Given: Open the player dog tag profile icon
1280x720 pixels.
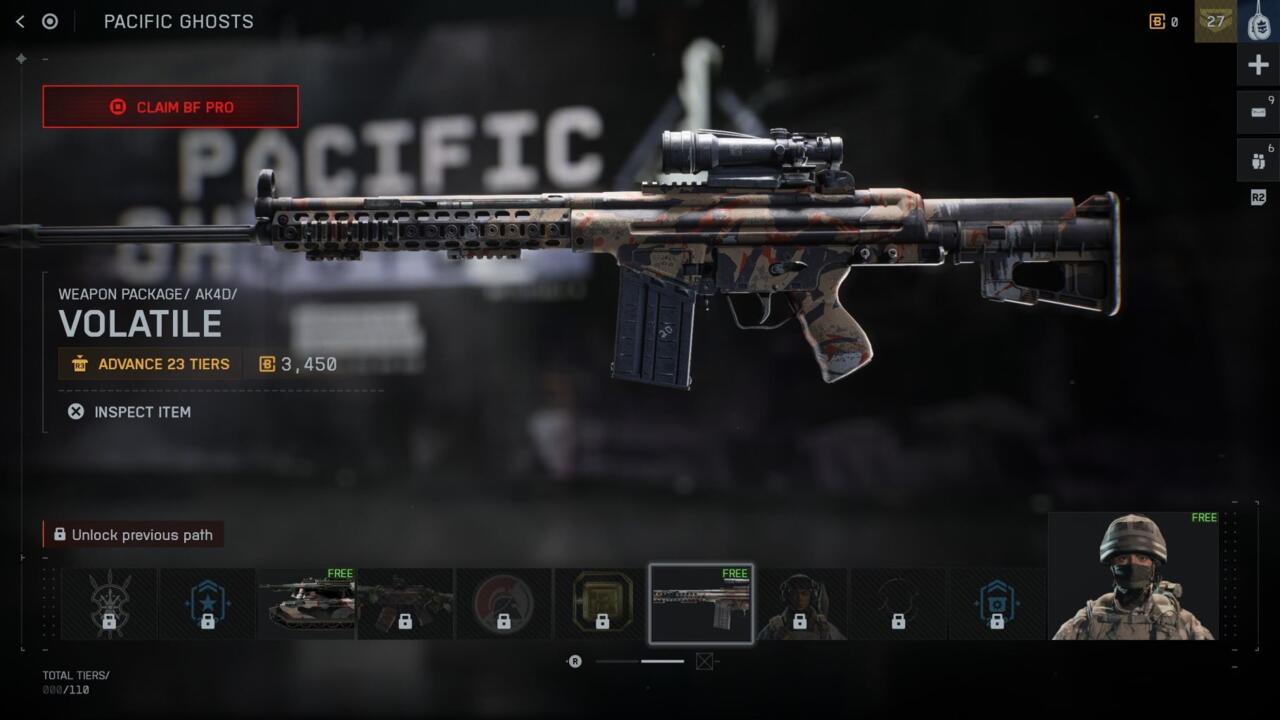Looking at the screenshot, I should (x=1258, y=21).
